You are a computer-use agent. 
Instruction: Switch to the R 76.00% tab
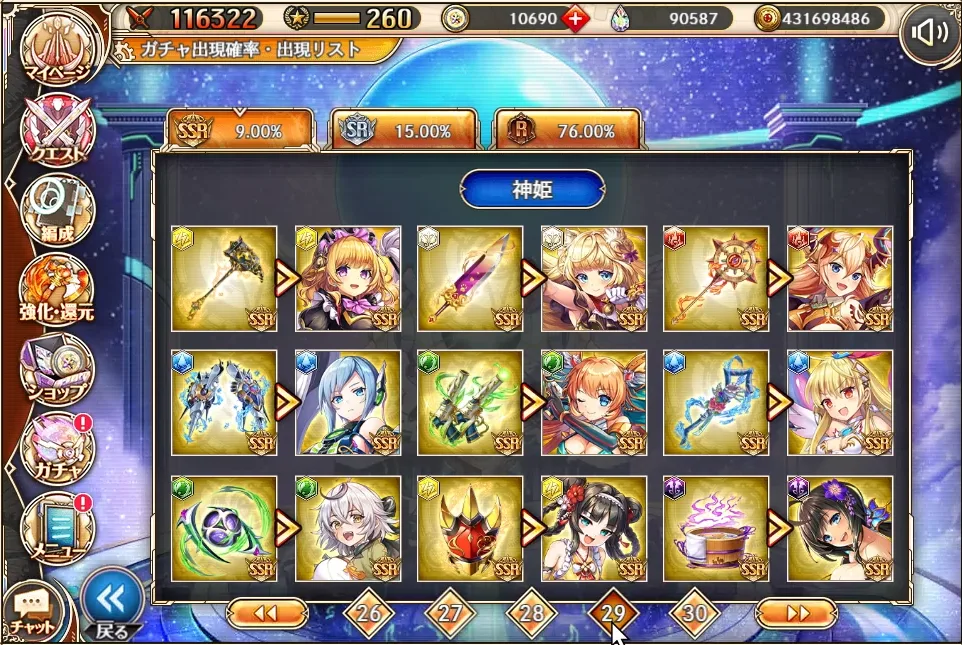pyautogui.click(x=568, y=131)
